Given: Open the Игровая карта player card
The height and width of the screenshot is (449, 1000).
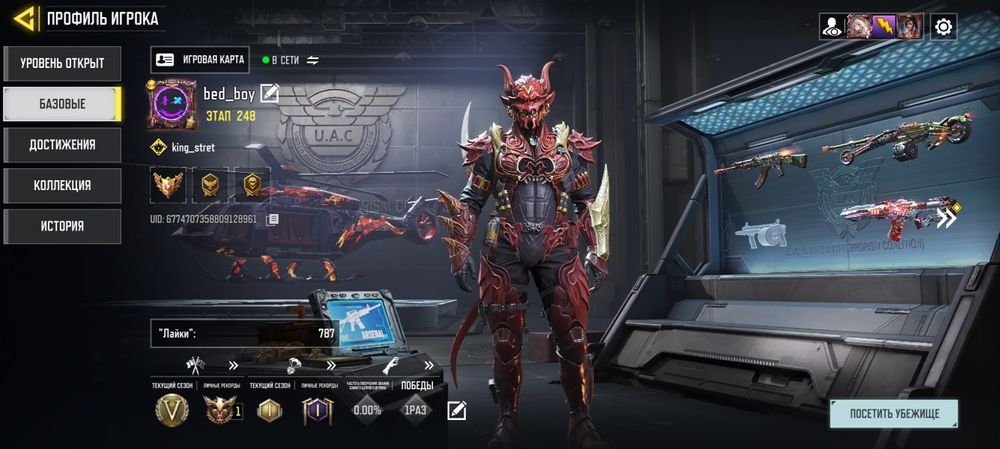Looking at the screenshot, I should click(200, 60).
